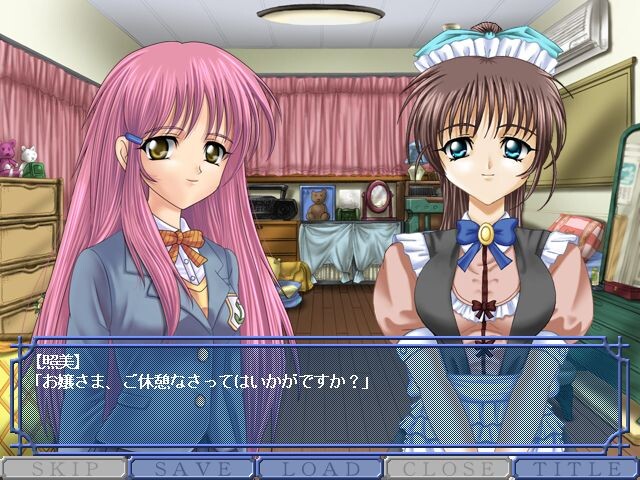Click the SKIP button
Screen dimensions: 640x480
tap(64, 468)
